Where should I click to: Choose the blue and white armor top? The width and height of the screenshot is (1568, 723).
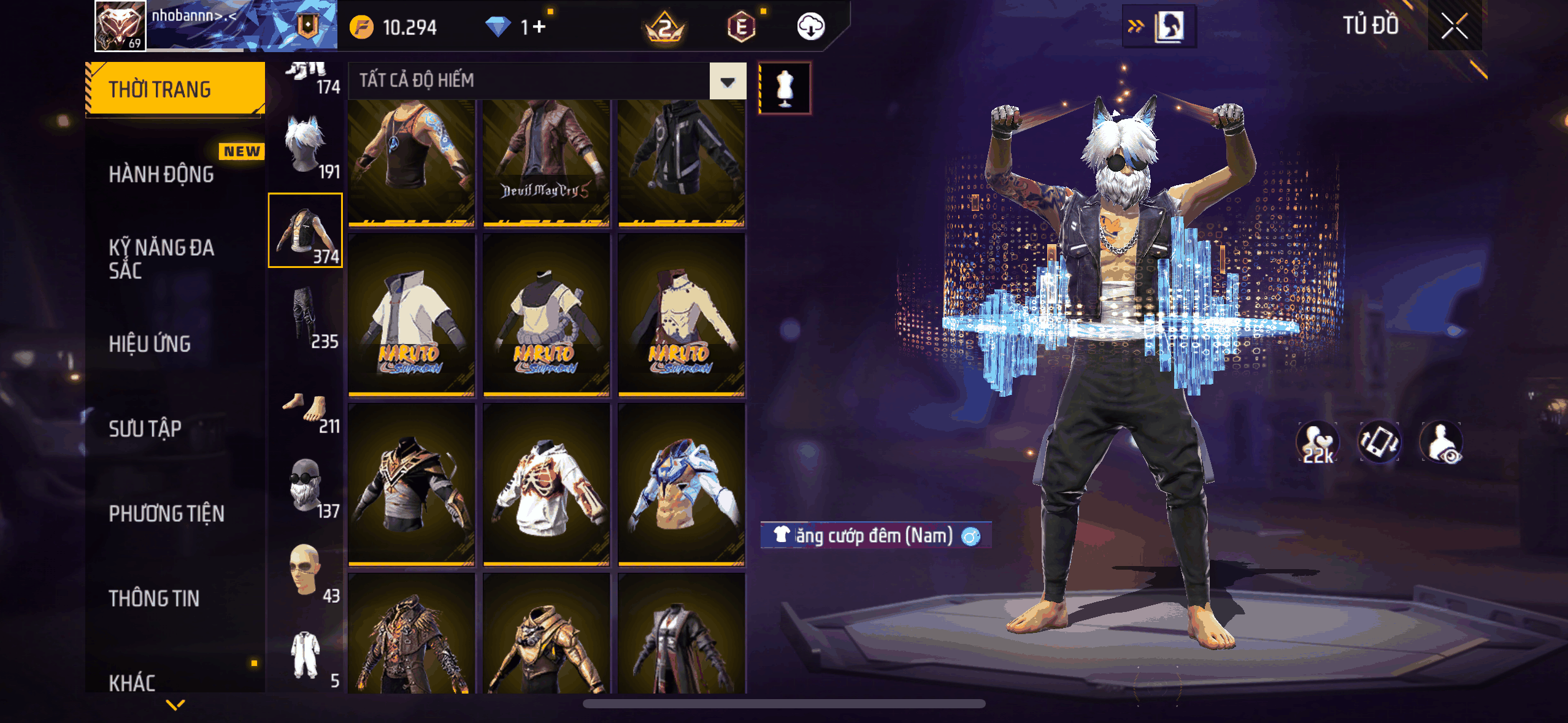(681, 484)
